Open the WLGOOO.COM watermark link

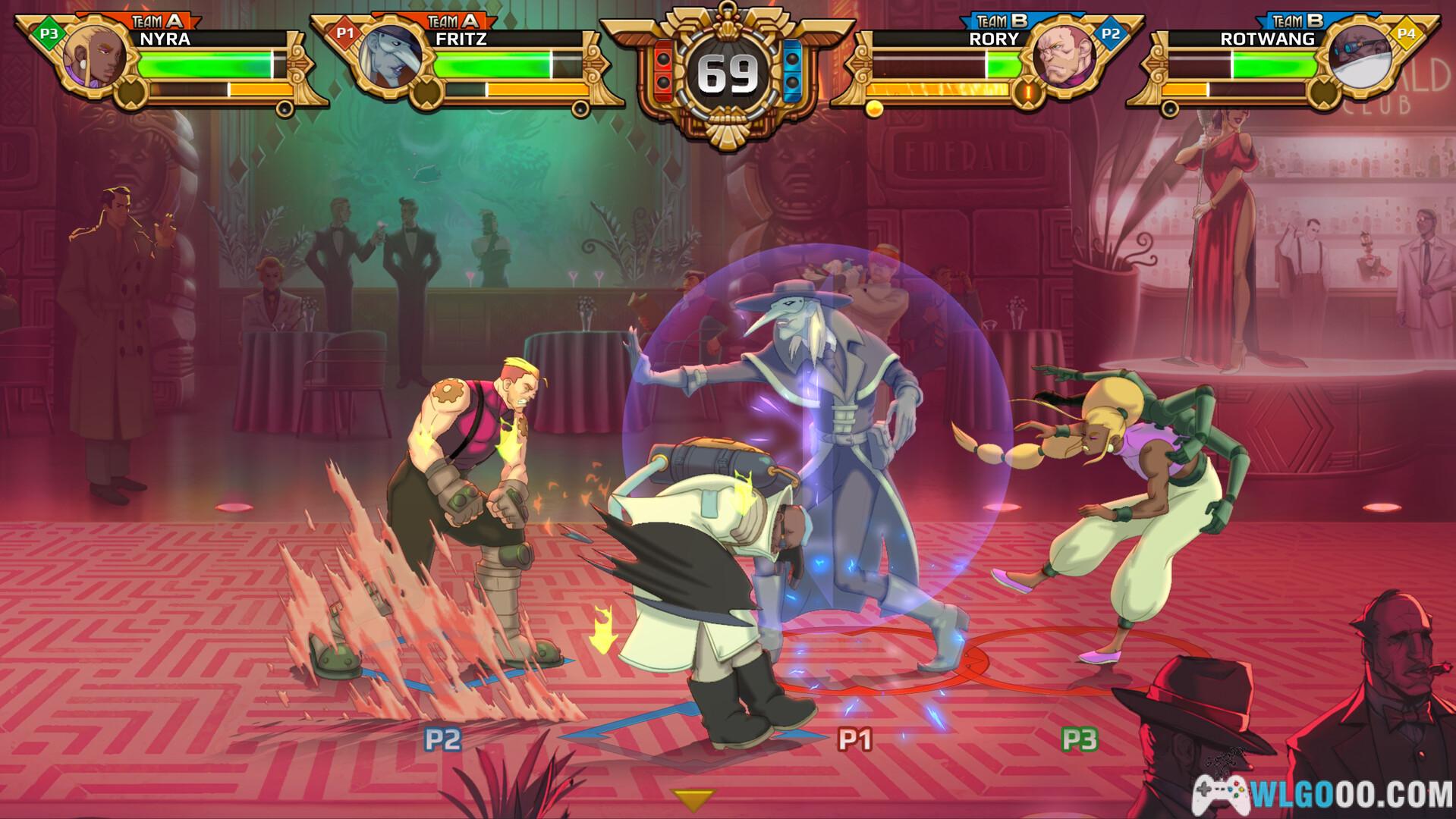pos(1323,794)
